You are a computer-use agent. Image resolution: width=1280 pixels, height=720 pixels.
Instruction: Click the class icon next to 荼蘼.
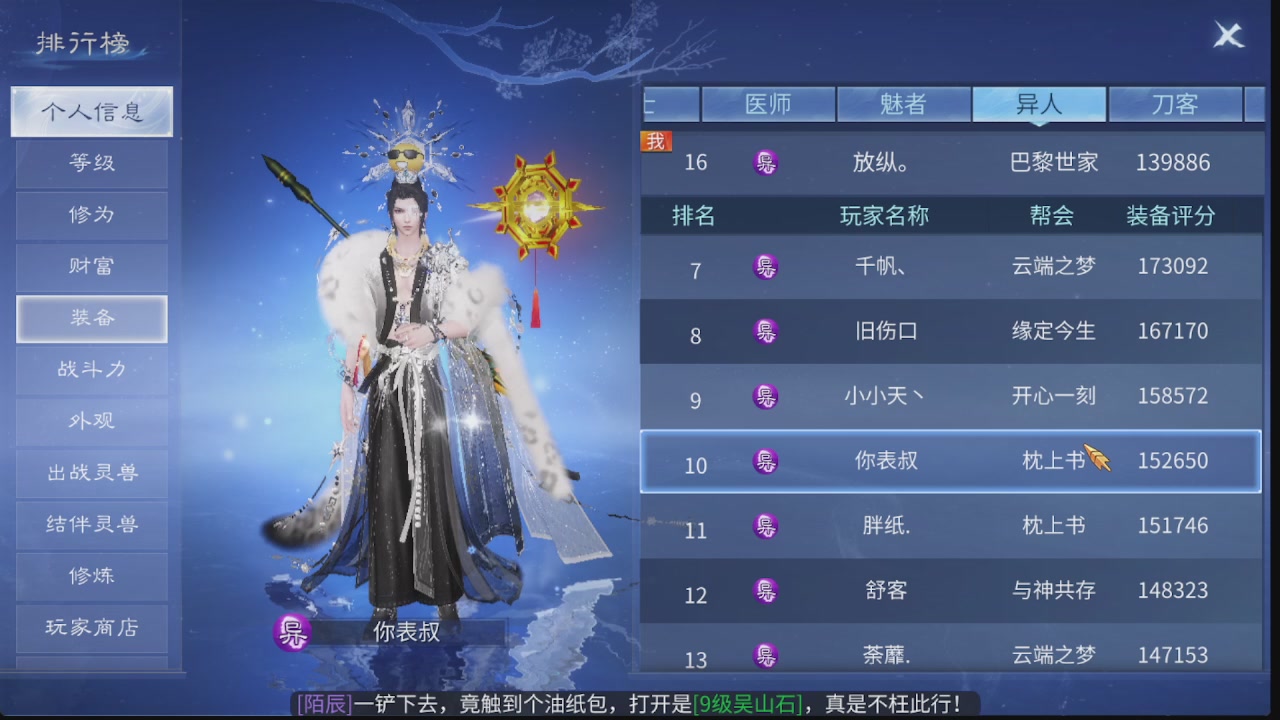pyautogui.click(x=766, y=655)
